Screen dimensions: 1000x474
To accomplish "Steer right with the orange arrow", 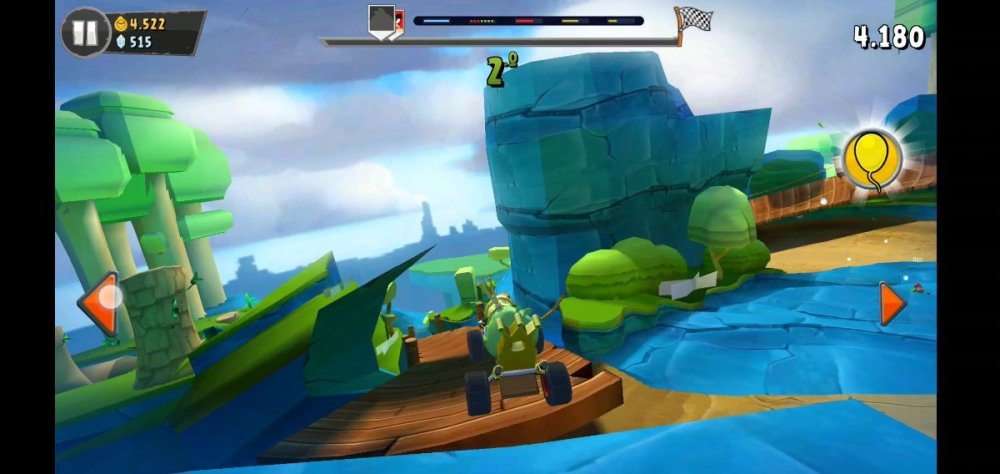I will pyautogui.click(x=891, y=303).
